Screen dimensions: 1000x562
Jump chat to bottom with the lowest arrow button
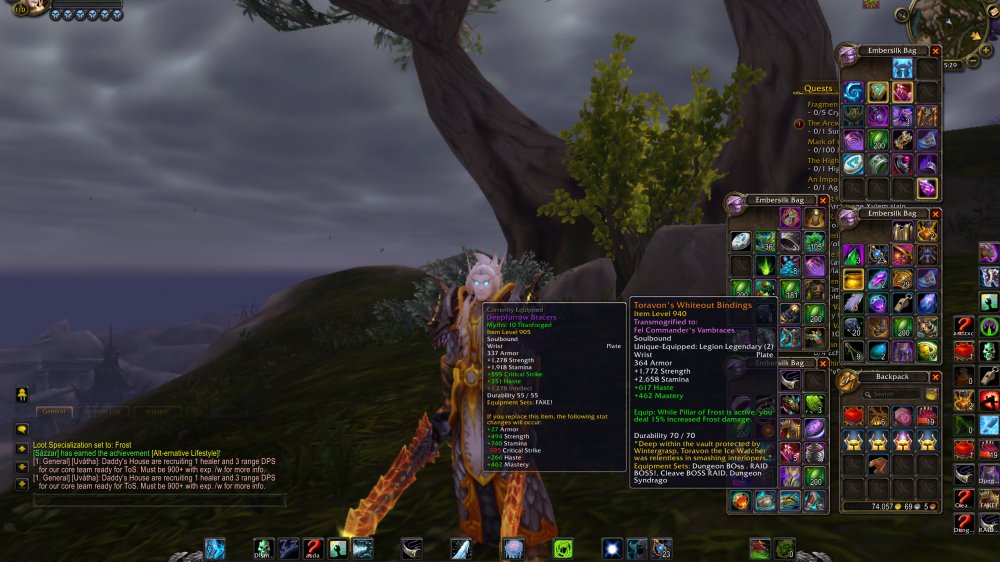click(x=21, y=484)
